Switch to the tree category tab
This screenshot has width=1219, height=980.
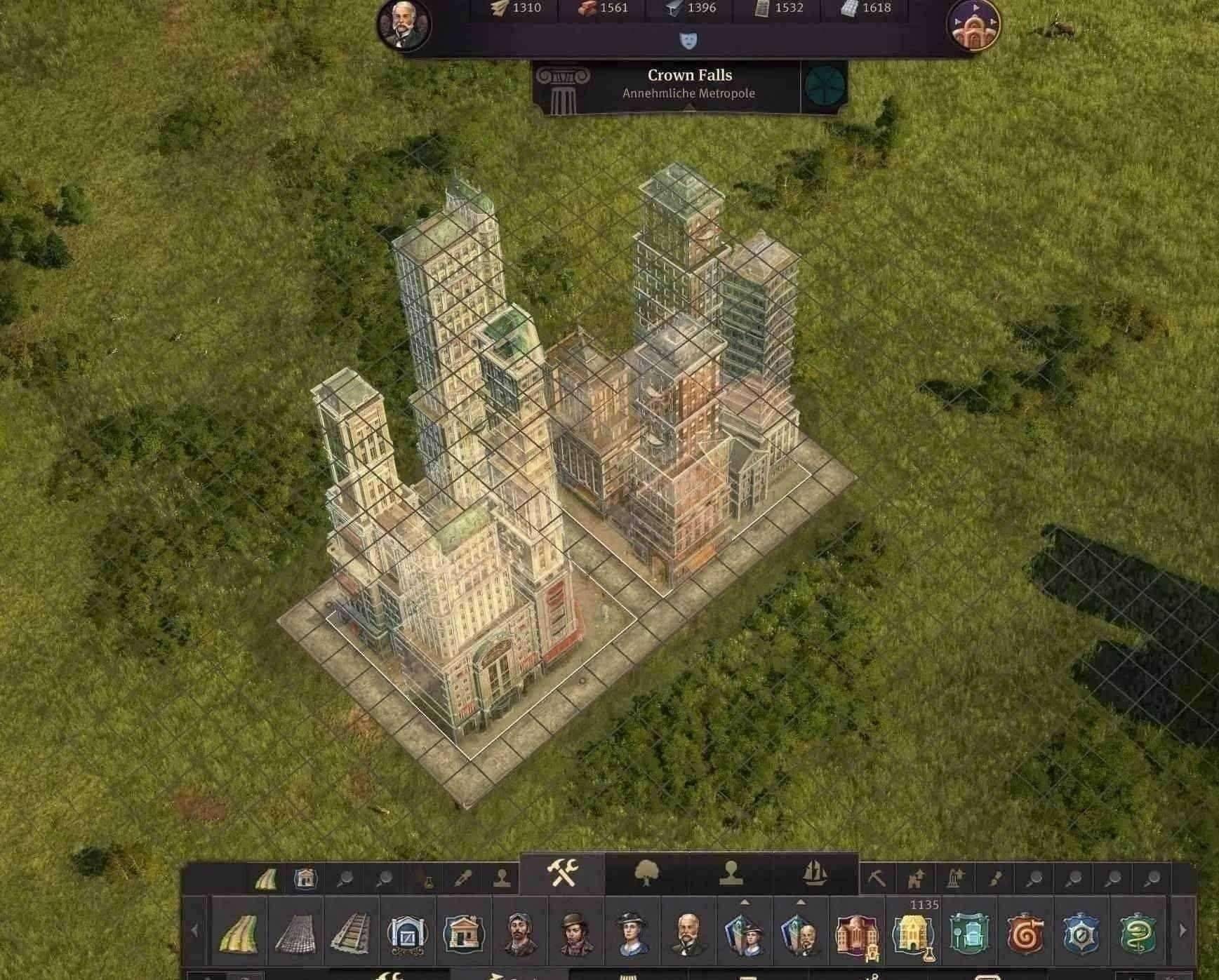(646, 874)
